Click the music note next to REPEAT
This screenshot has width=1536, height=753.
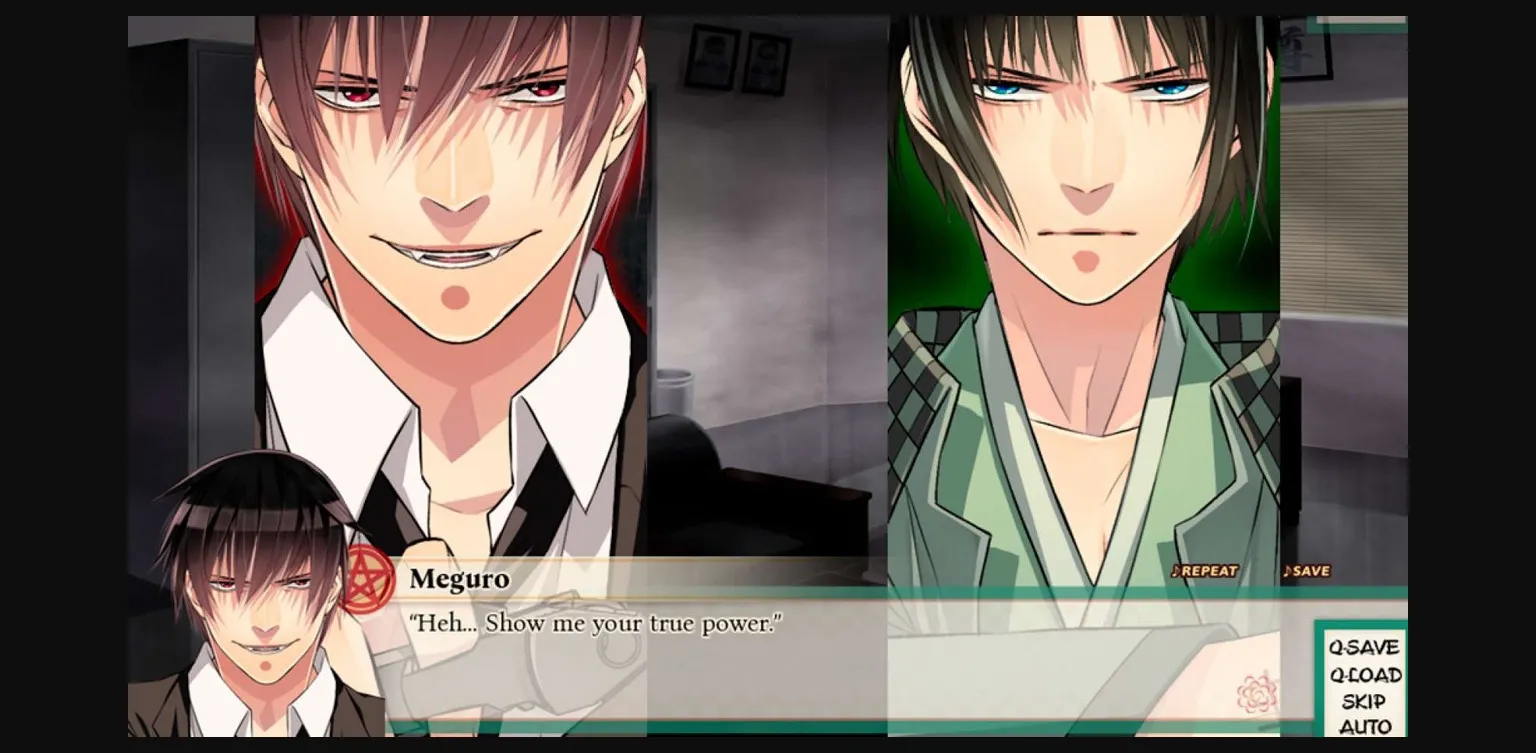(1175, 571)
